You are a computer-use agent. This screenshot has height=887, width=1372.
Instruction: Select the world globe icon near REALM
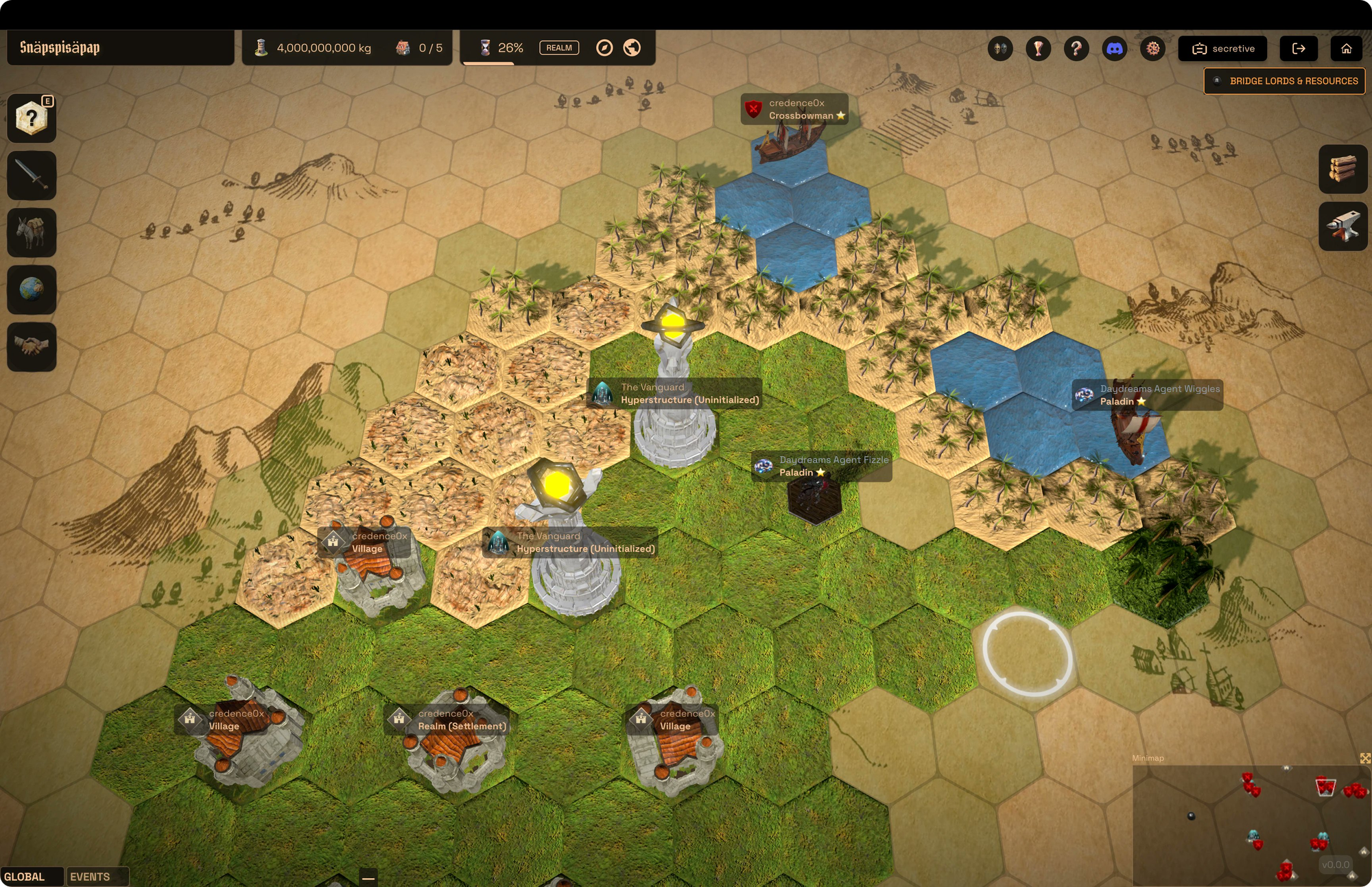[631, 48]
